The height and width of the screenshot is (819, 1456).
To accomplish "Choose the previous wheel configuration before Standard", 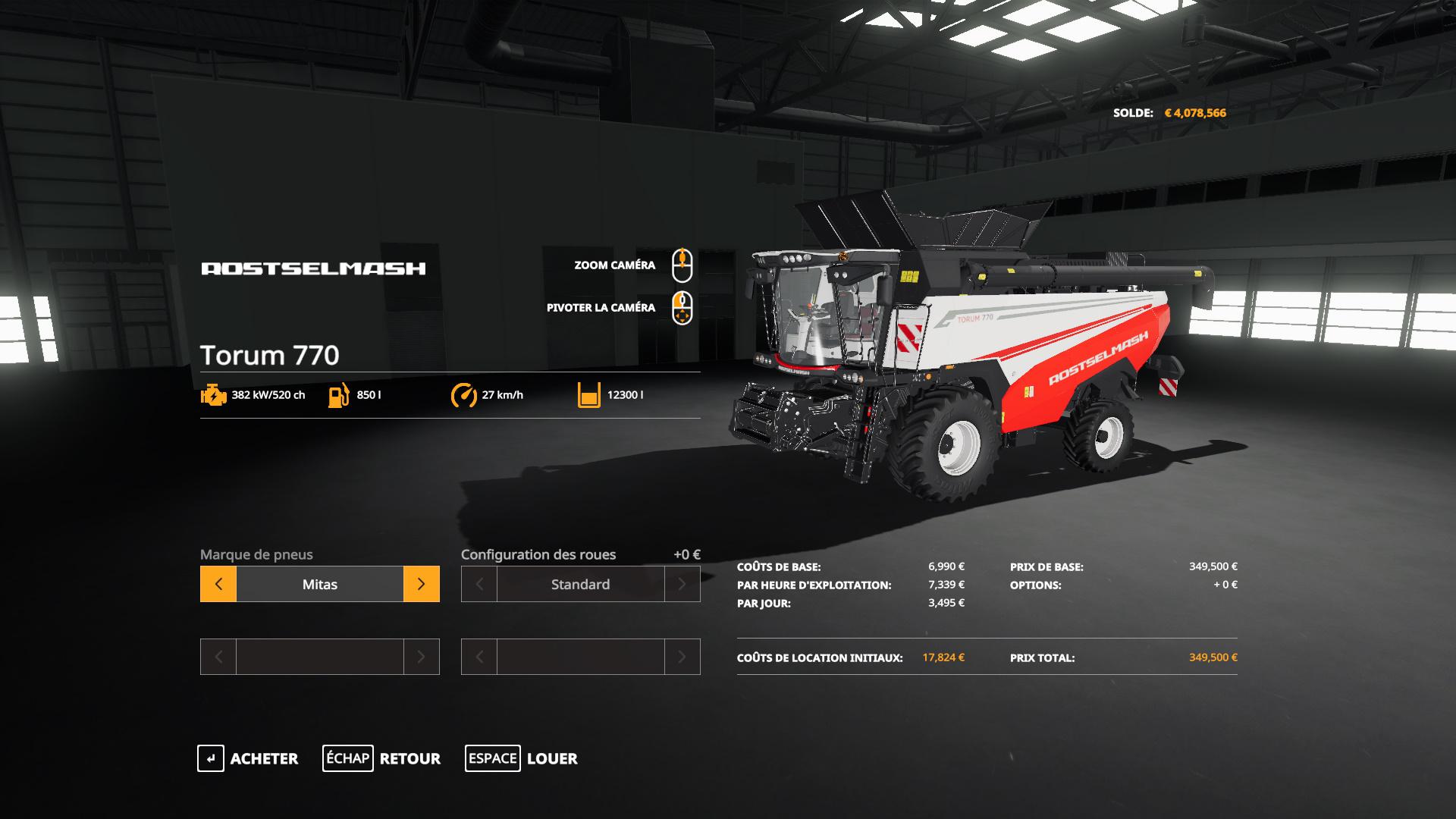I will 479,584.
